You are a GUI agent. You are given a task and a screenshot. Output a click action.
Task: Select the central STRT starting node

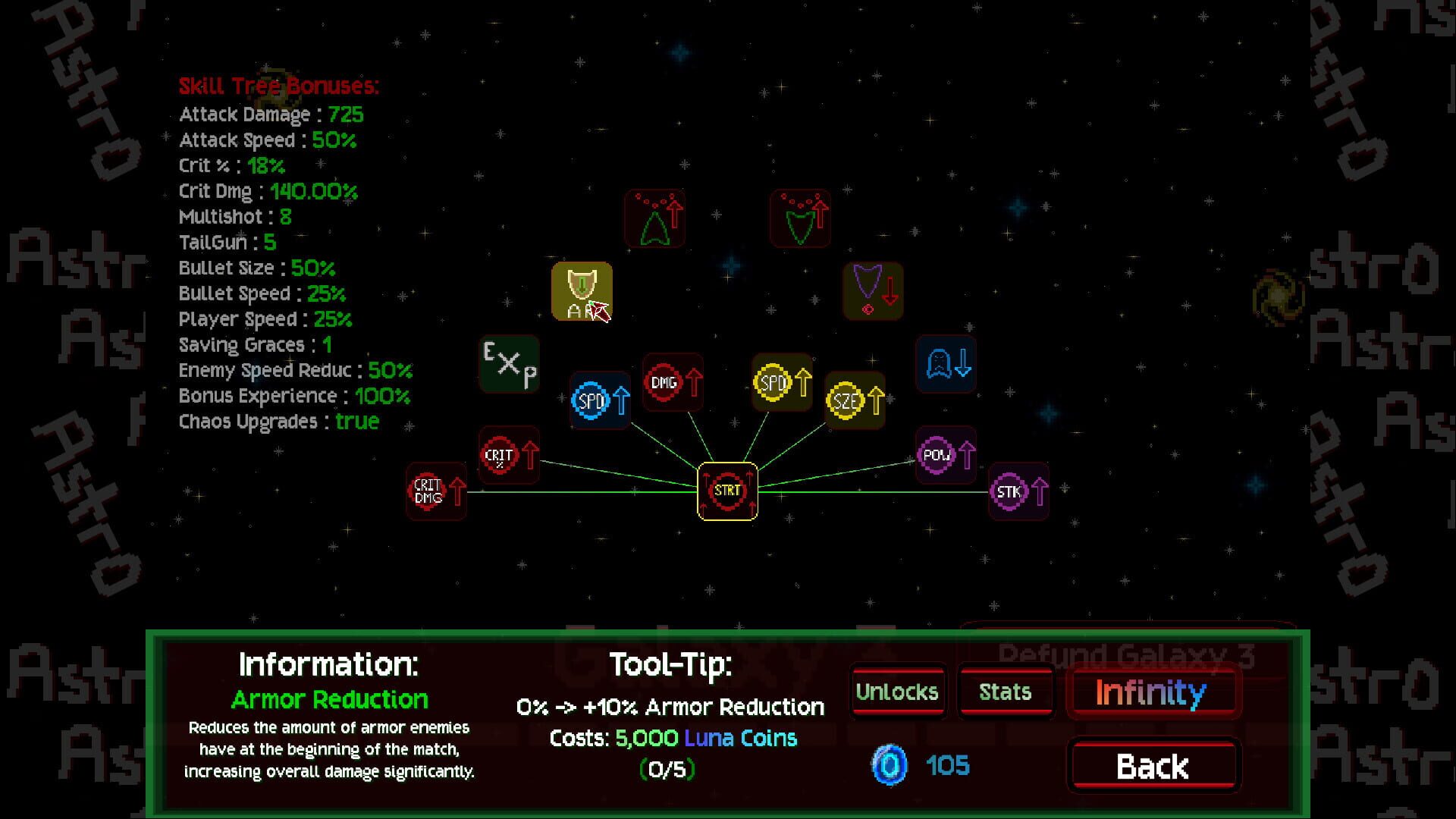pyautogui.click(x=727, y=491)
